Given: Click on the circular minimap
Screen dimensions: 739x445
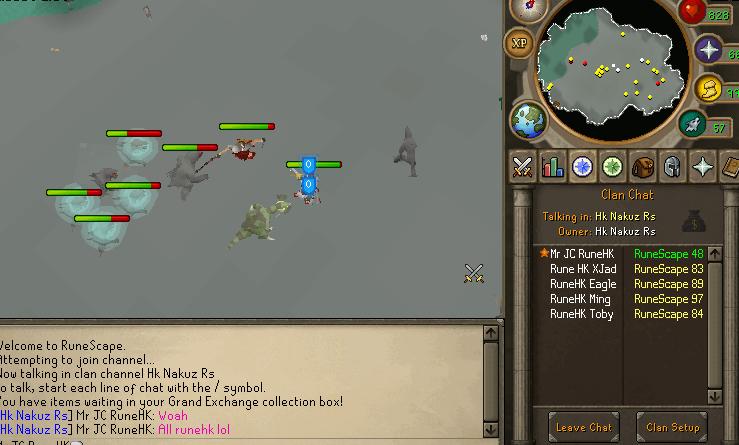Looking at the screenshot, I should click(610, 72).
